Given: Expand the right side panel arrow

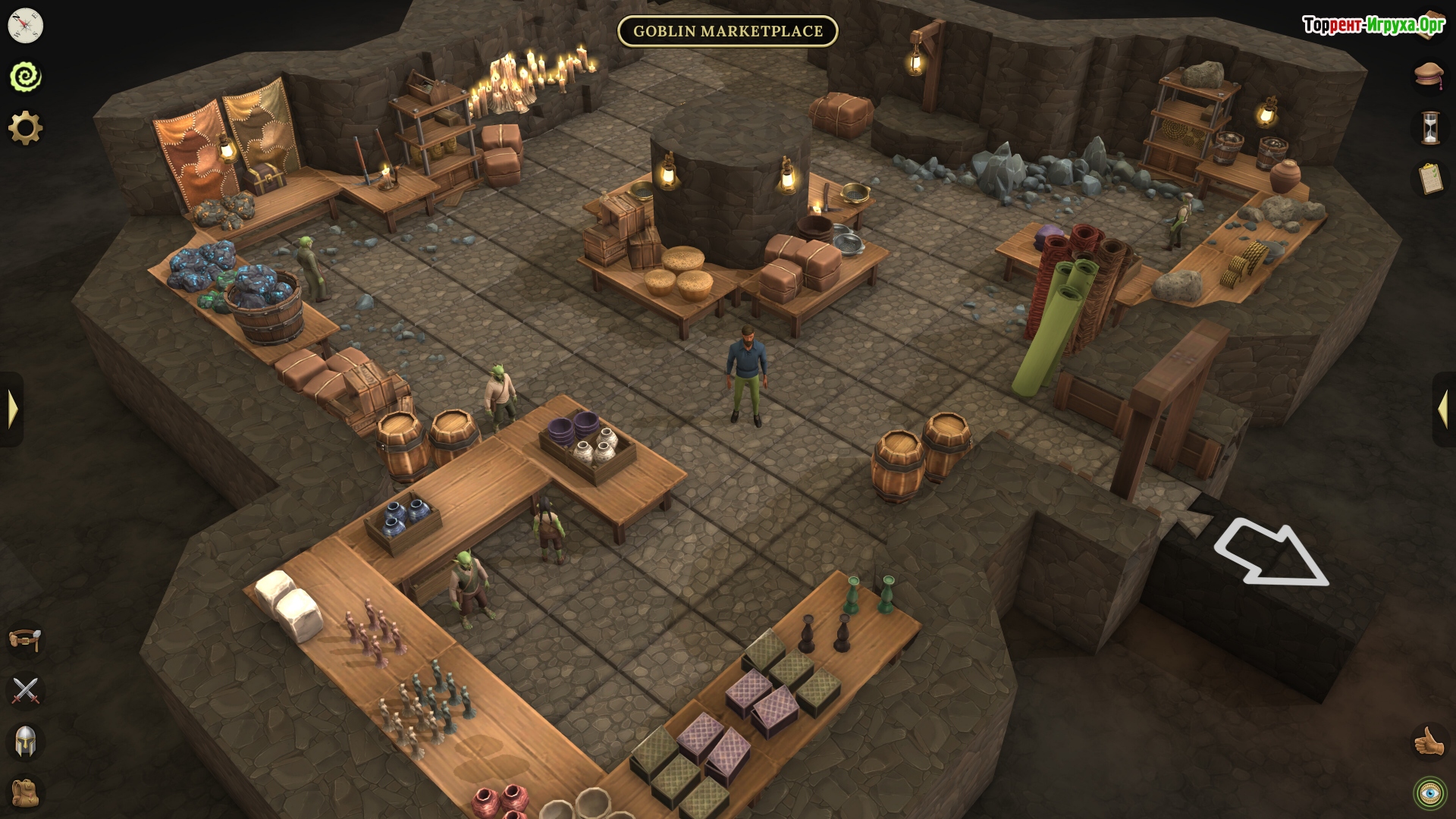Looking at the screenshot, I should pyautogui.click(x=1443, y=409).
